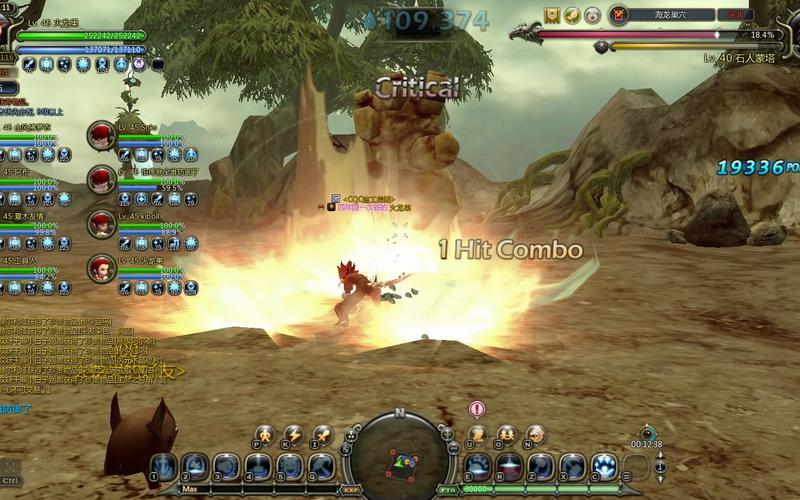Viewport: 800px width, 500px height.
Task: Click the green leaf icon
Action: pyautogui.click(x=572, y=15)
